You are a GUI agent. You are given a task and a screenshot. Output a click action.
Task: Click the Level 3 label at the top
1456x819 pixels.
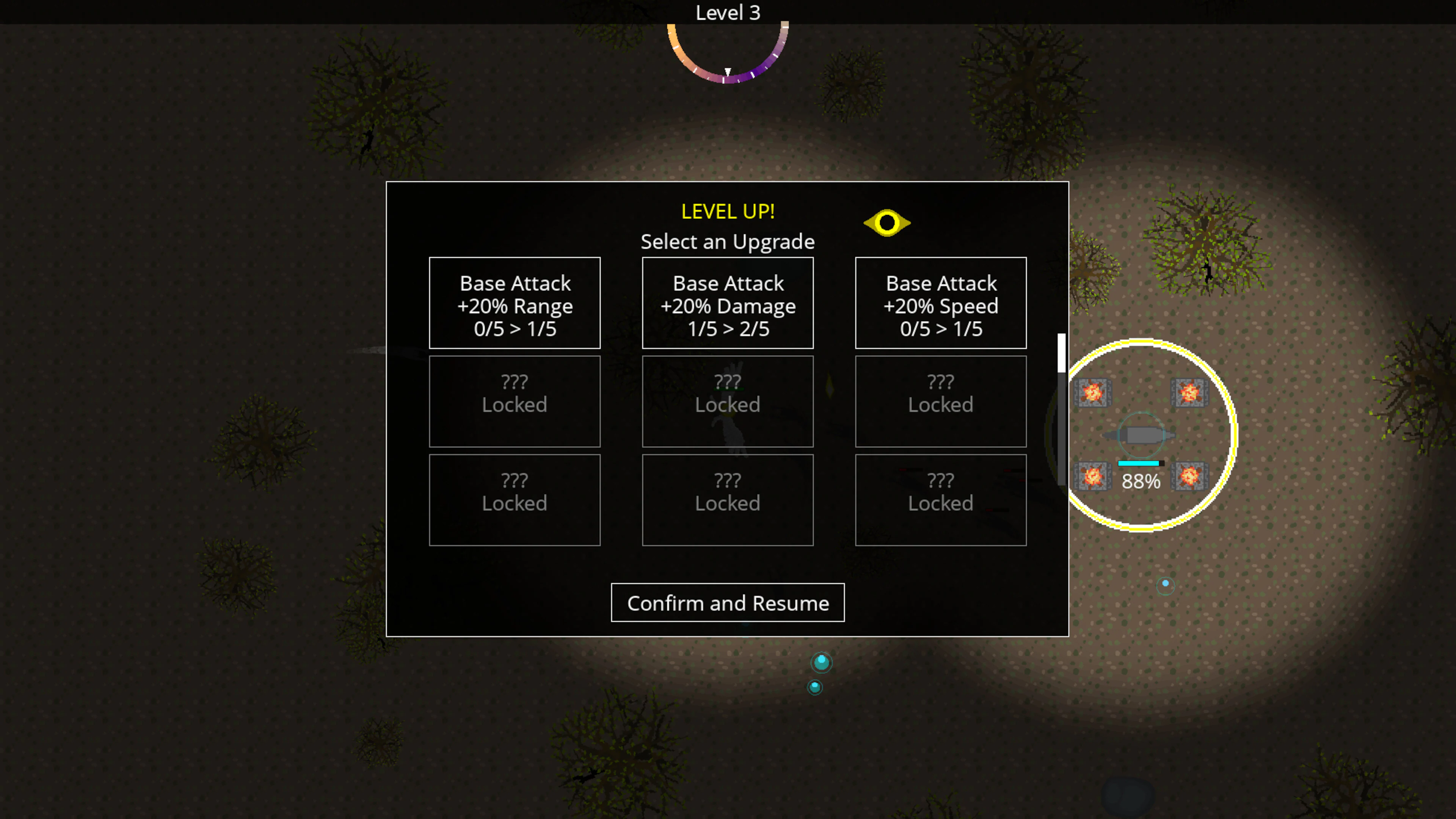728,13
